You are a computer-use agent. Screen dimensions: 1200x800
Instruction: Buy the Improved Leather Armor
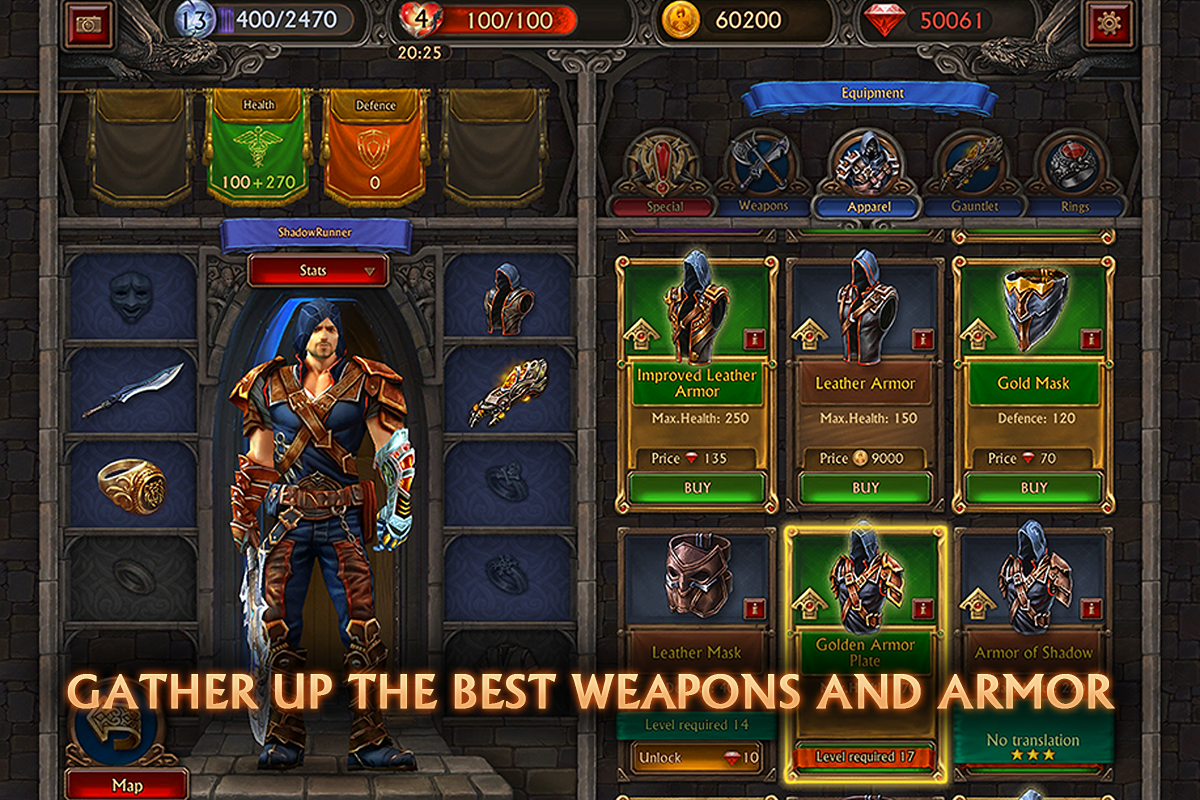(x=697, y=488)
